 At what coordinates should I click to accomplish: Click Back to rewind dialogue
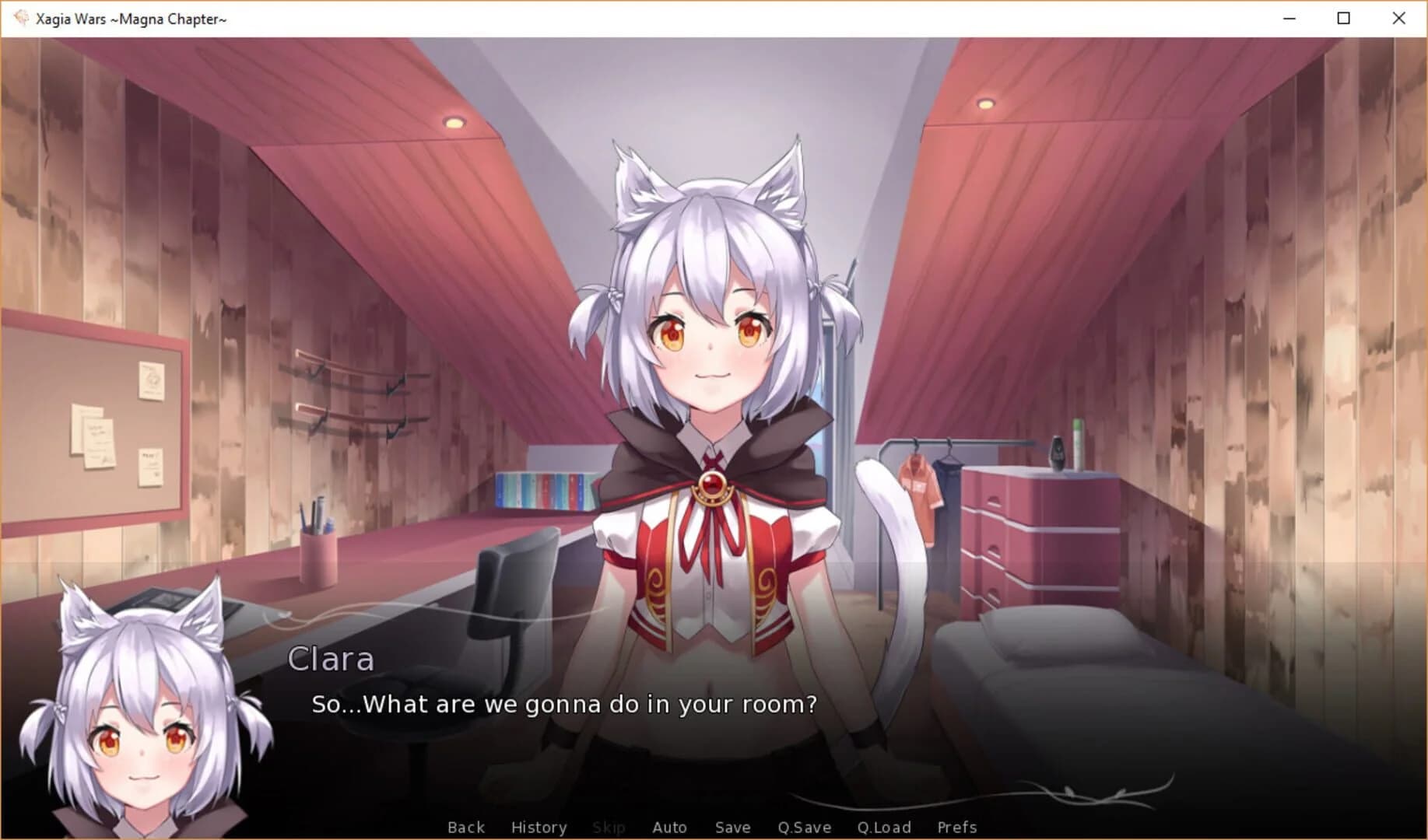tap(465, 827)
